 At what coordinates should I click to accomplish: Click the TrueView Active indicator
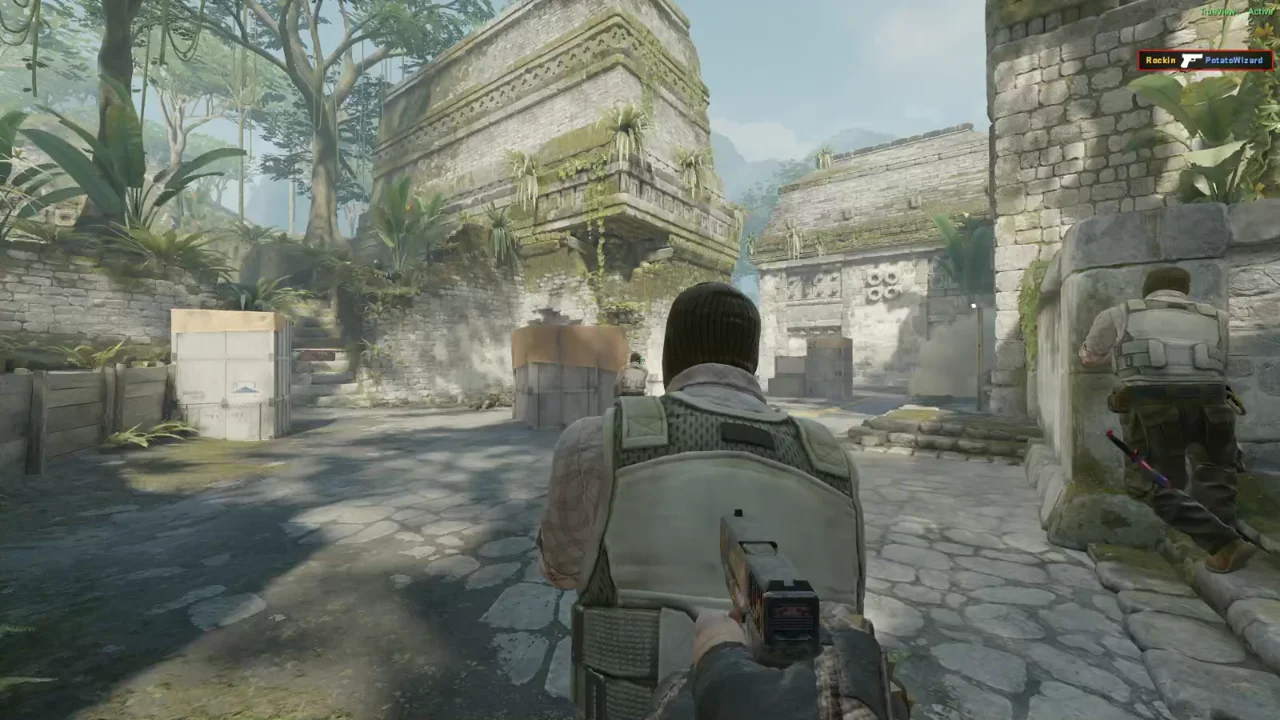1236,12
